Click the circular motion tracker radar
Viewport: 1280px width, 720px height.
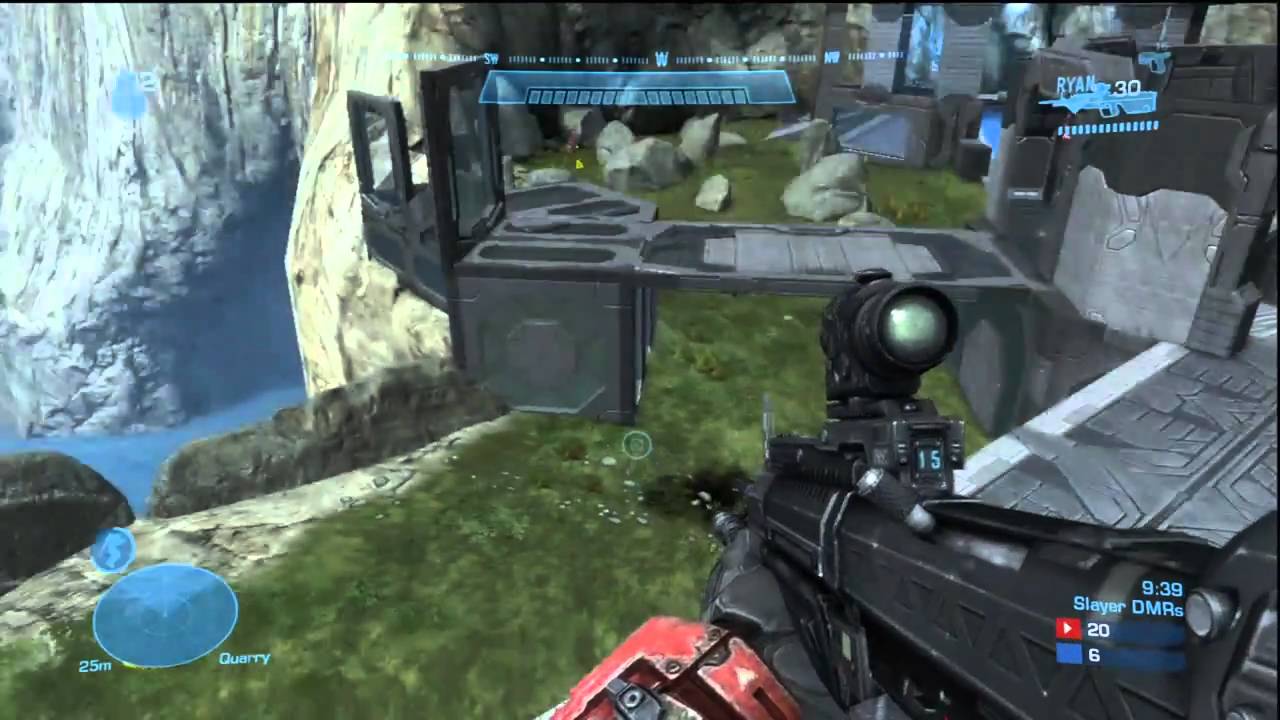click(165, 615)
